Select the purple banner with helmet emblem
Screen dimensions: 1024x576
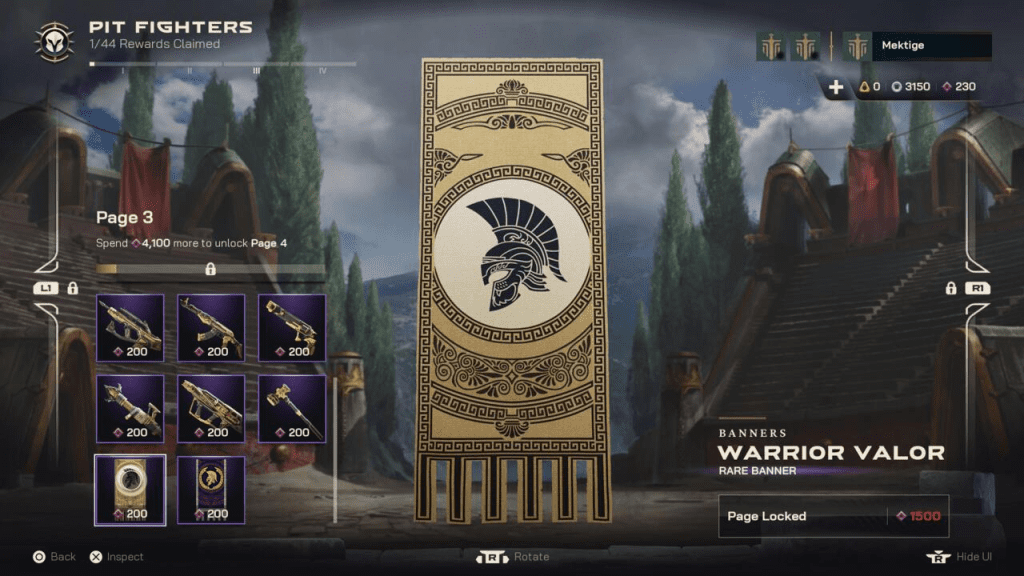coord(211,490)
